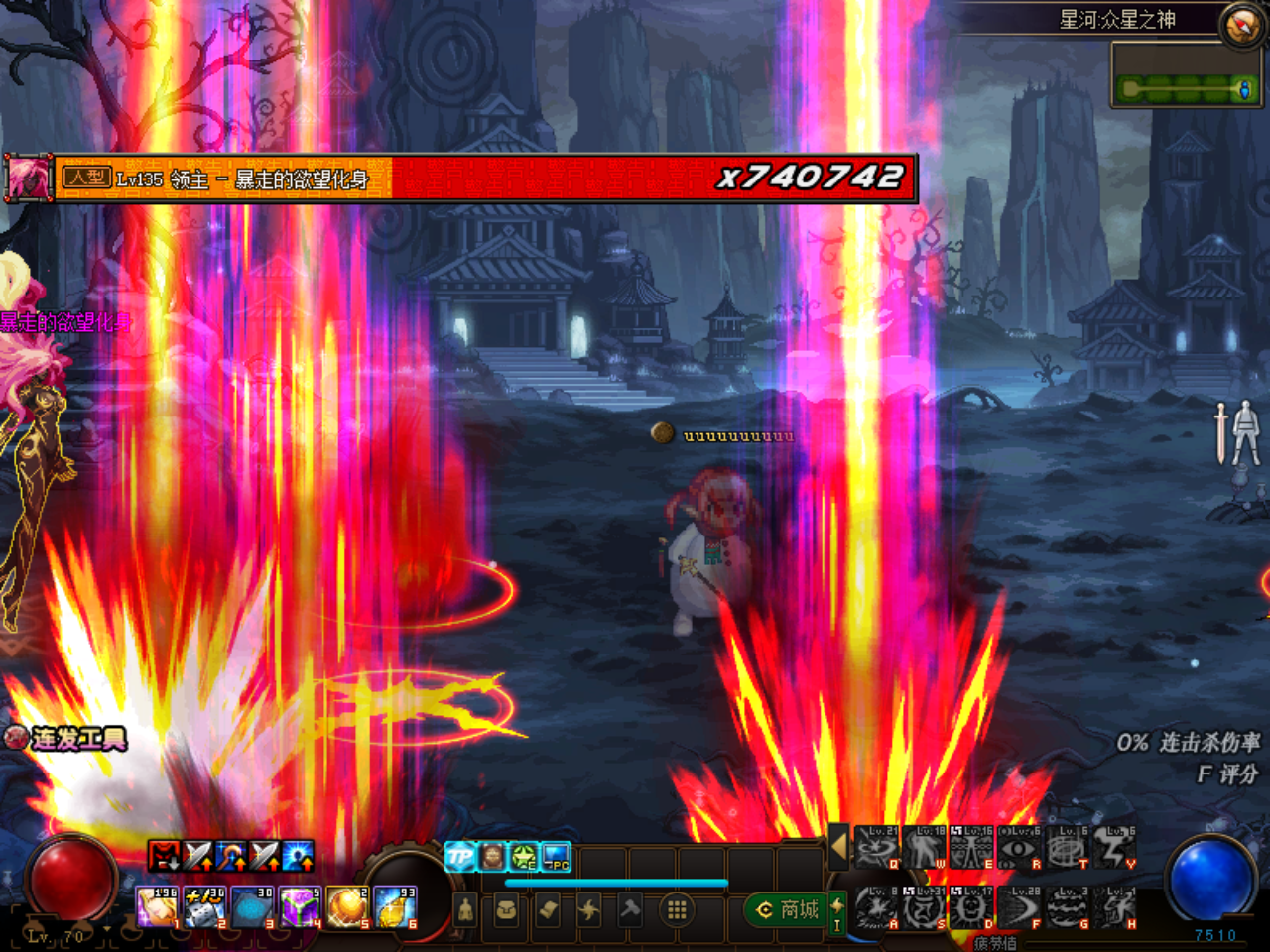Open the crafting hammer icon
This screenshot has width=1270, height=952.
[x=629, y=908]
